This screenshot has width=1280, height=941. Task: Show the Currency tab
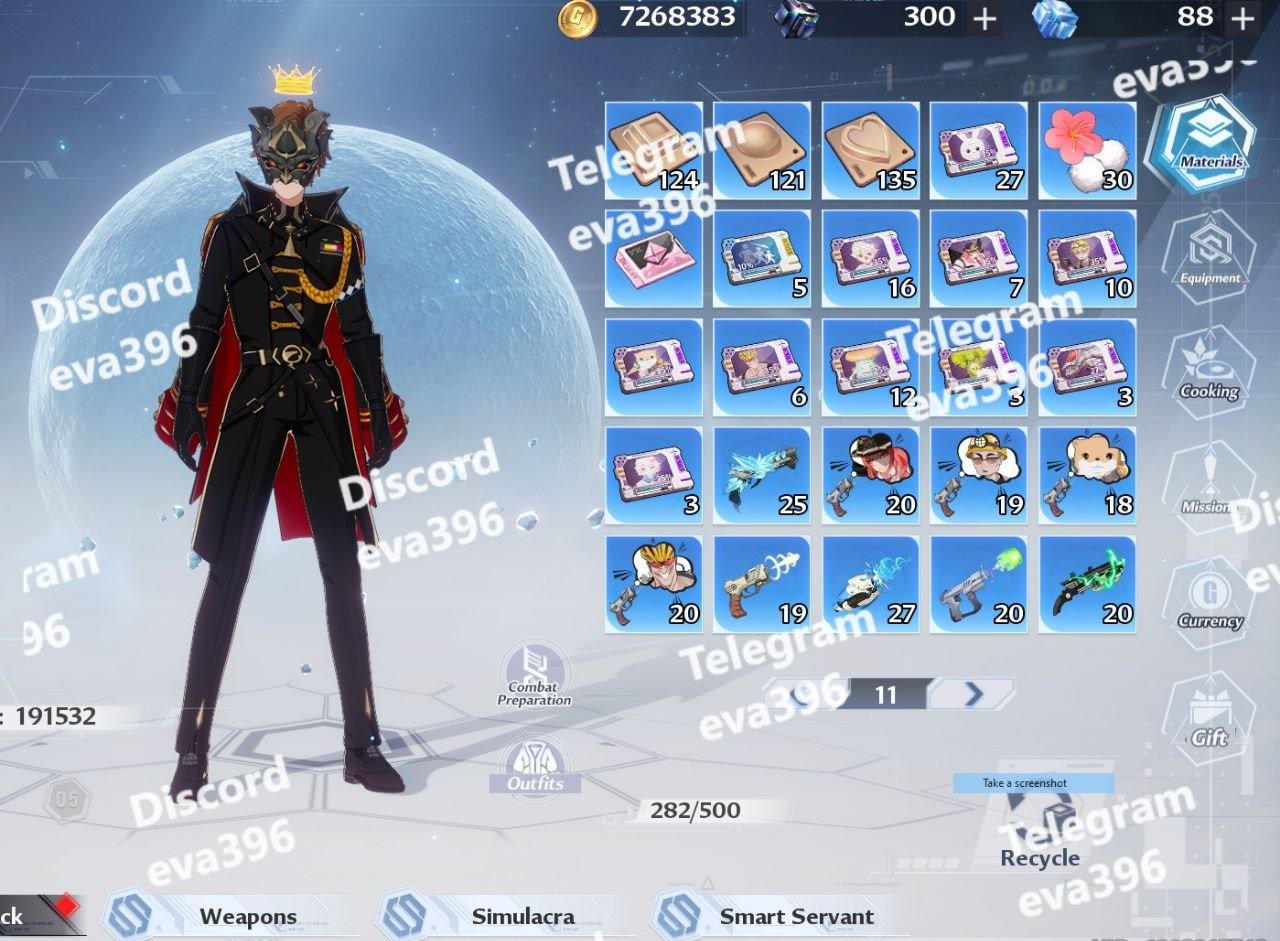(1209, 603)
